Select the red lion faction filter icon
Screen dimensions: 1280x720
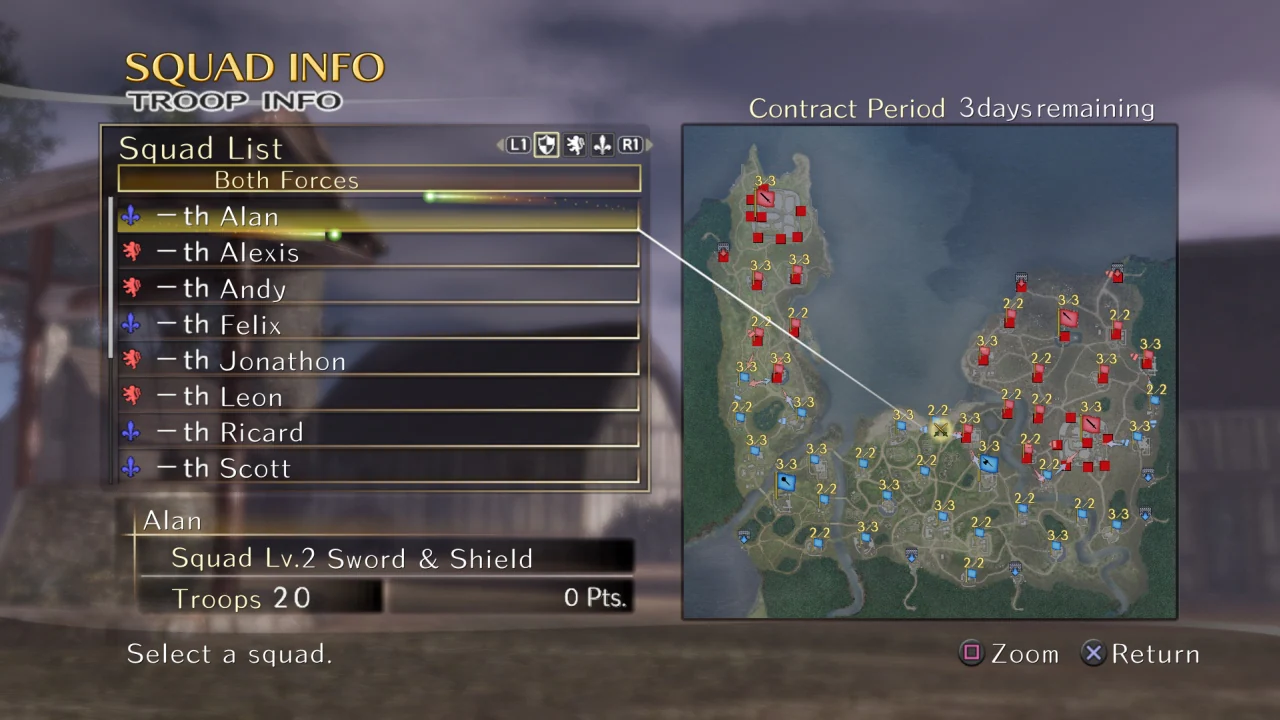tap(574, 145)
